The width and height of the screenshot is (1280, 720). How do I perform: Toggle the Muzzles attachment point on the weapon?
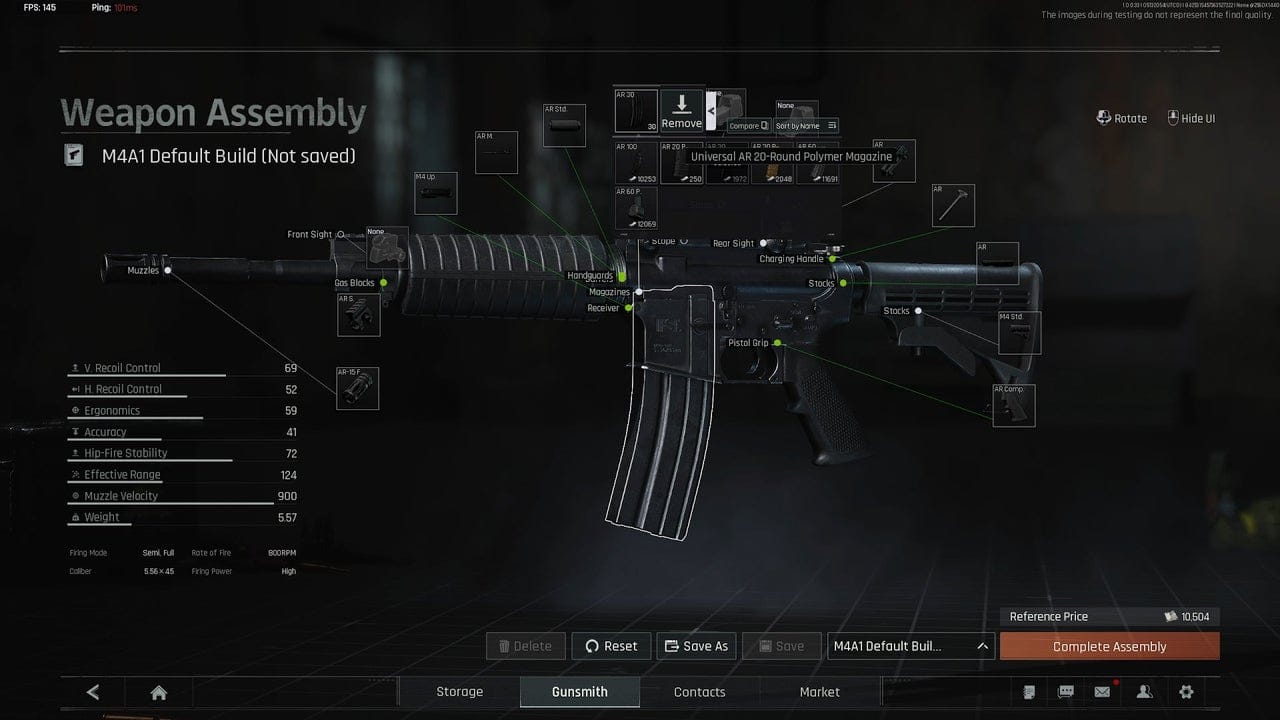[x=168, y=269]
